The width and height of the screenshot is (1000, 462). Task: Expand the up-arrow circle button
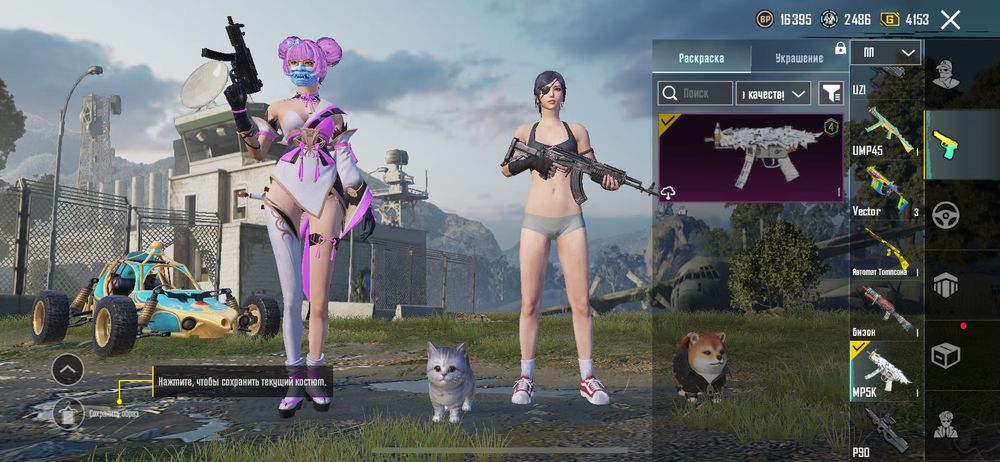click(68, 370)
